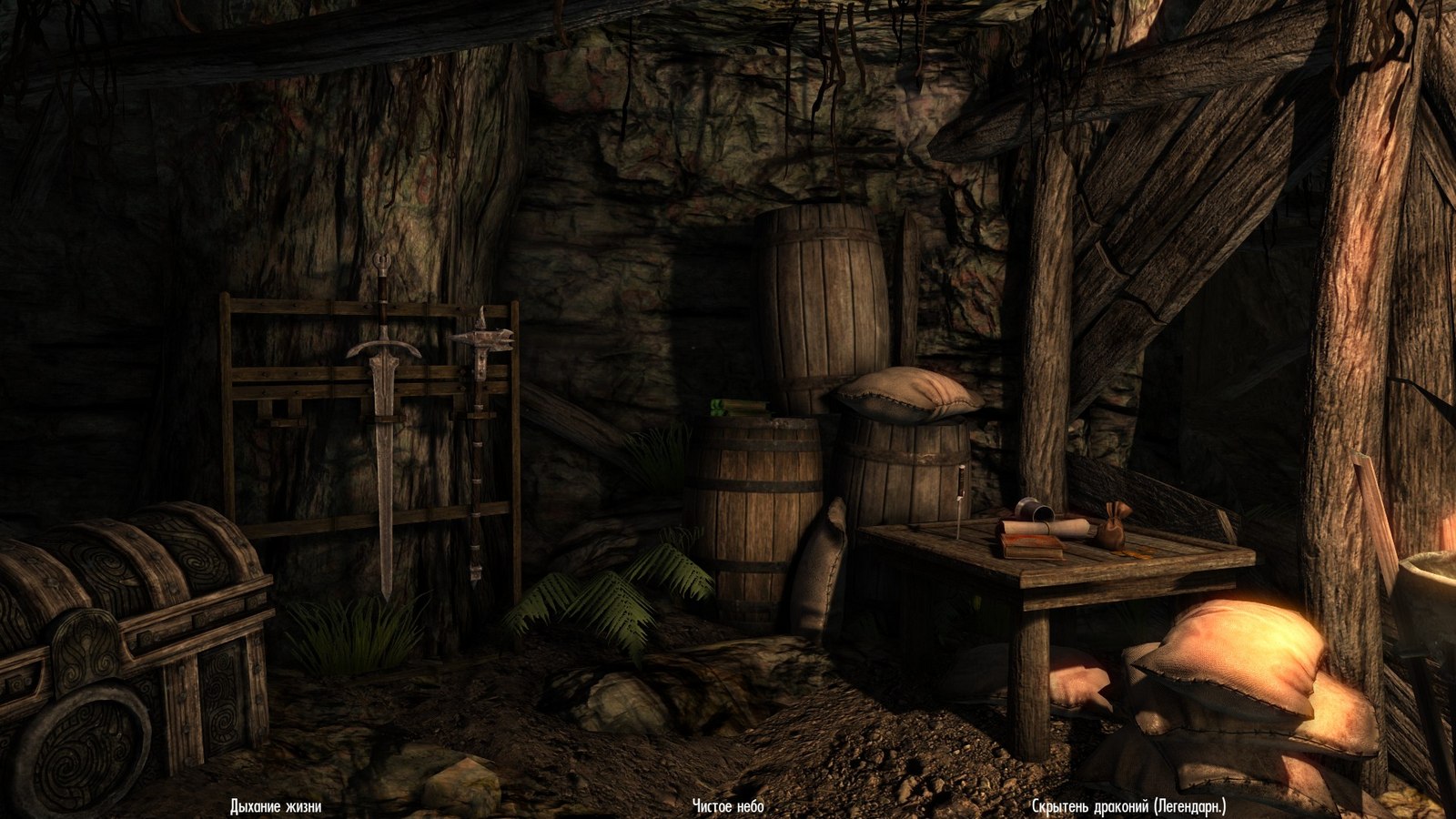Viewport: 1456px width, 819px height.
Task: Choose the Скрытень драконий (Легендарн.) weapon label
Action: tap(1129, 806)
